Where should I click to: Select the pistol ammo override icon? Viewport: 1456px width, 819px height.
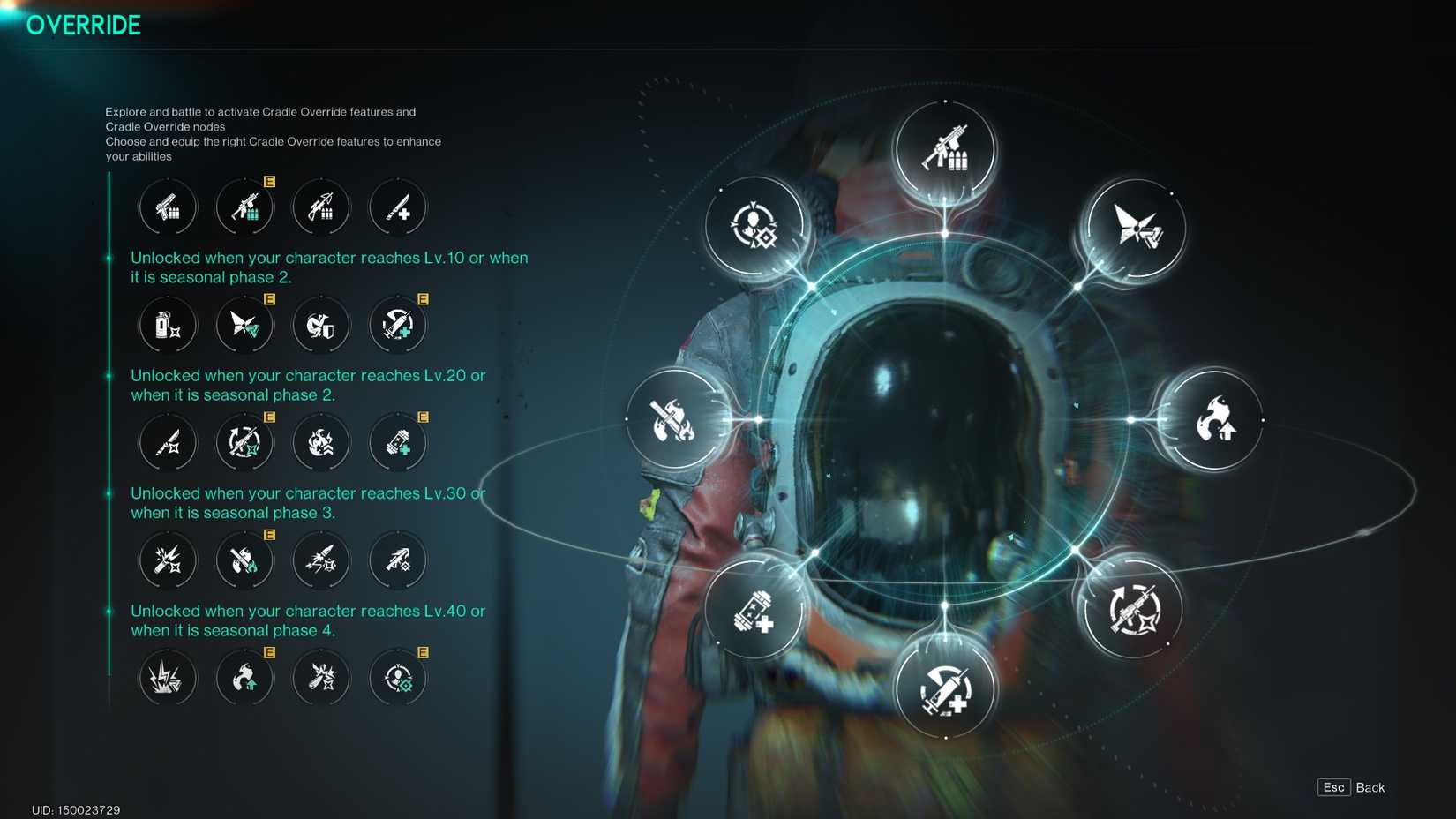pos(168,207)
